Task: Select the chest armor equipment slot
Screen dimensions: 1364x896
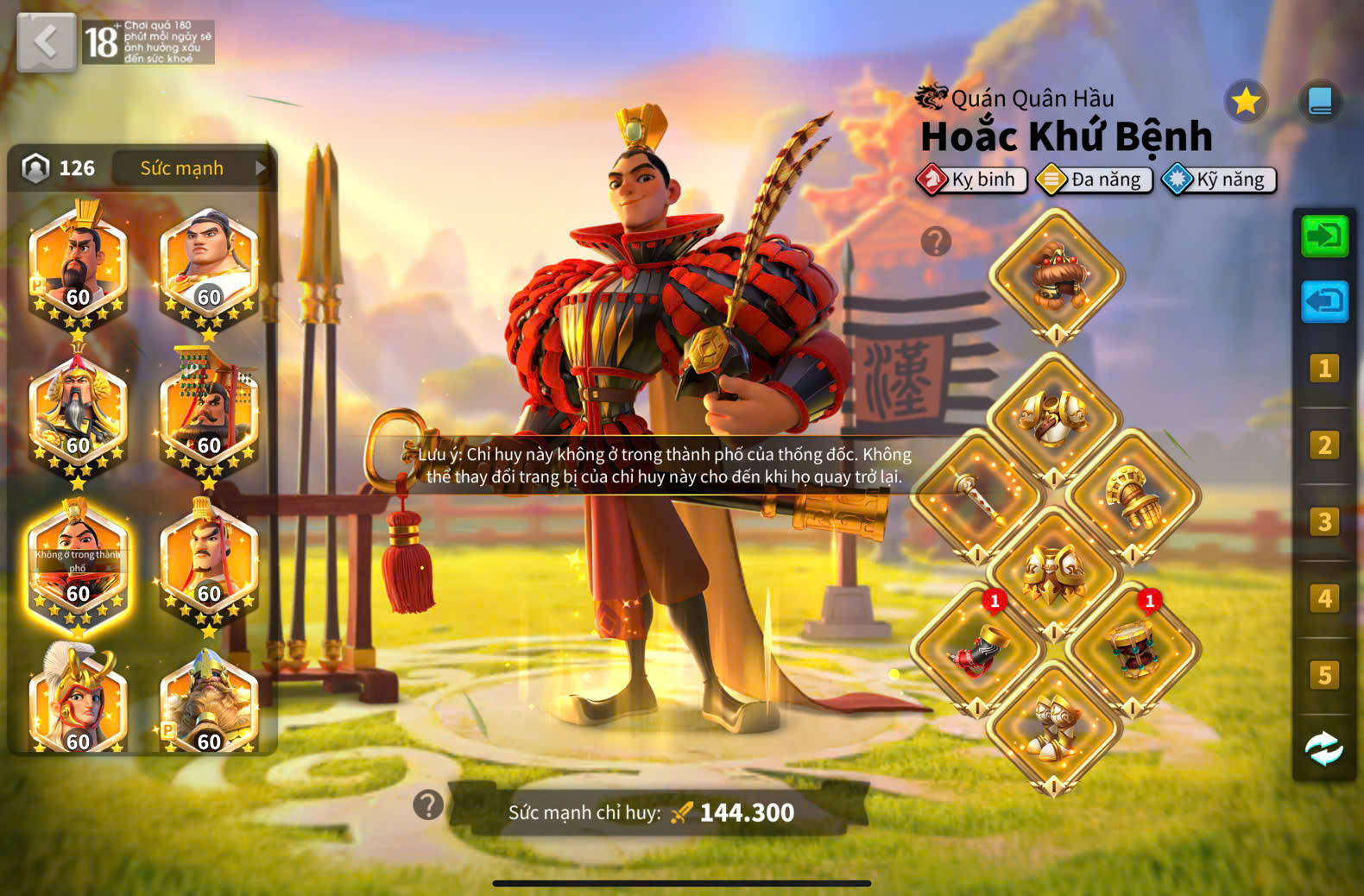Action: pos(1054,420)
